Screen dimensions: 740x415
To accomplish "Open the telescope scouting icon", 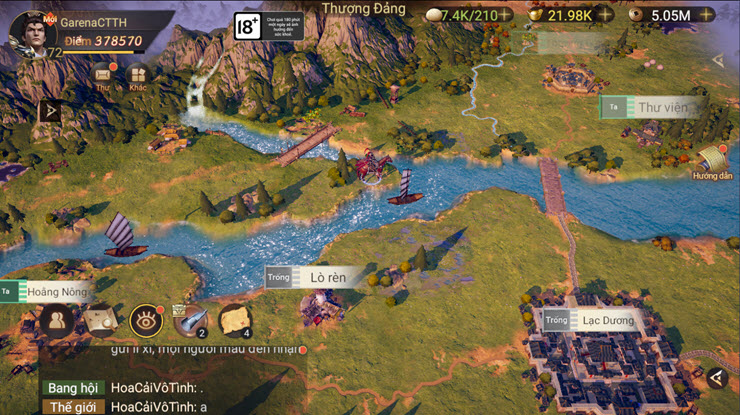I will point(189,320).
